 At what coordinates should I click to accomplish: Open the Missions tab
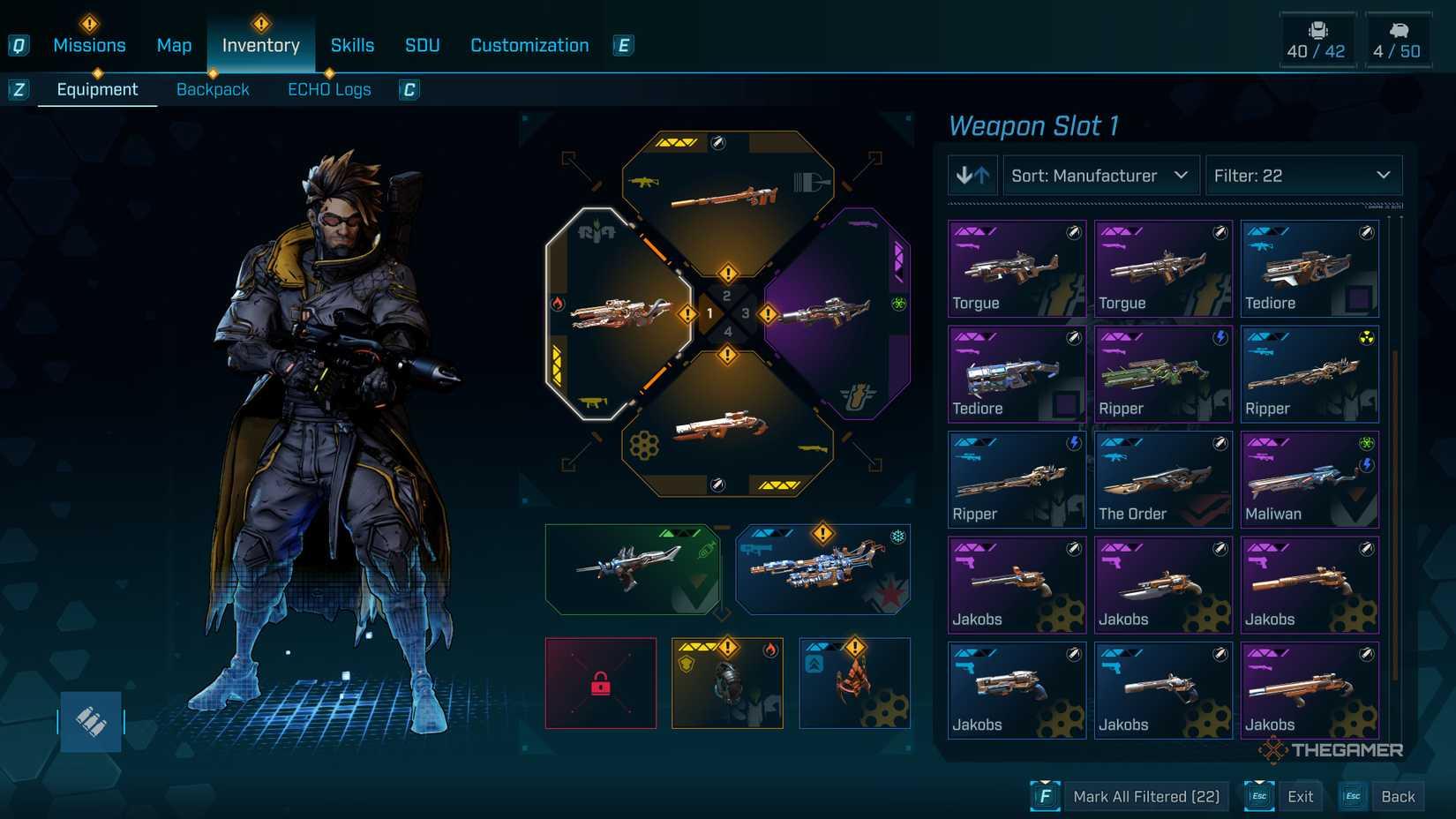click(89, 46)
